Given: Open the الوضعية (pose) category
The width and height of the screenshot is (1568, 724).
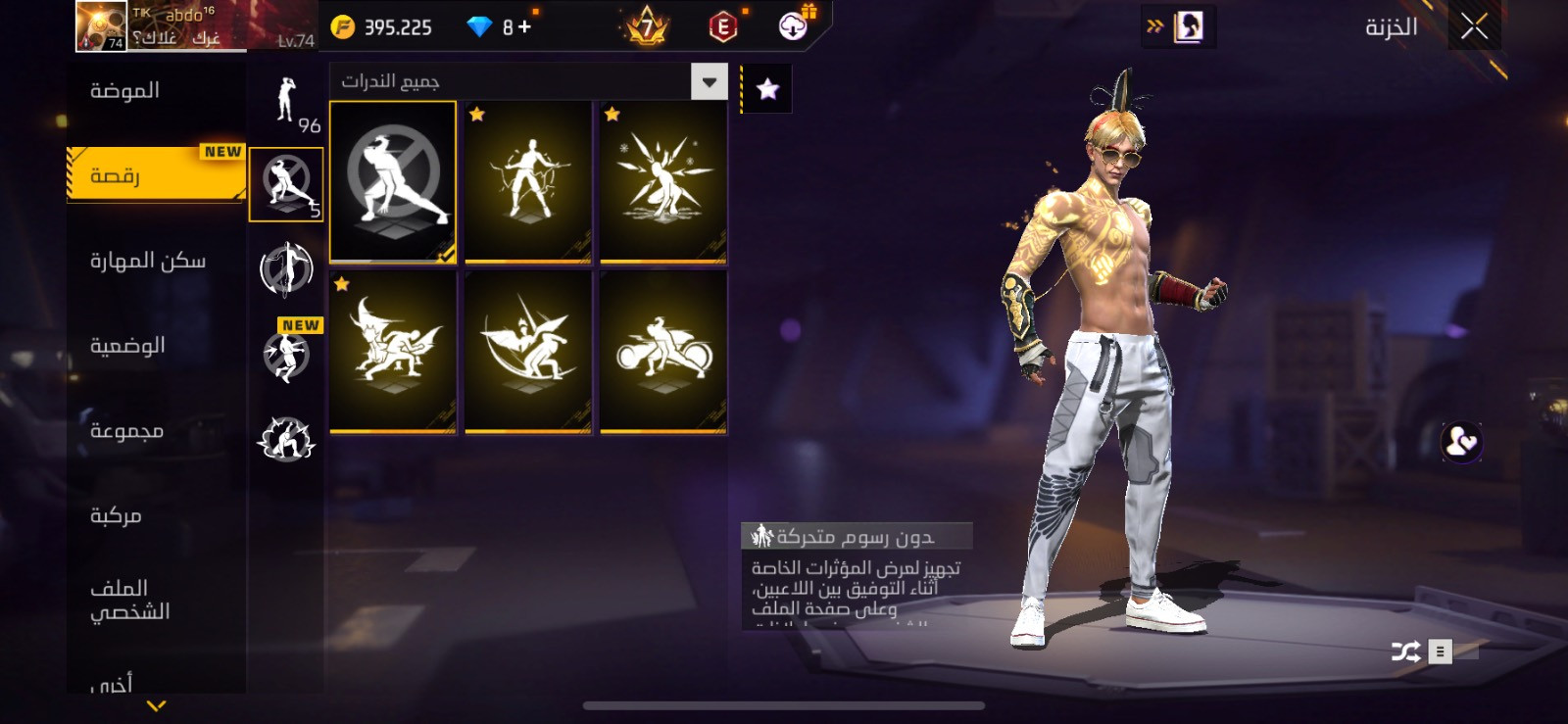Looking at the screenshot, I should click(x=127, y=346).
